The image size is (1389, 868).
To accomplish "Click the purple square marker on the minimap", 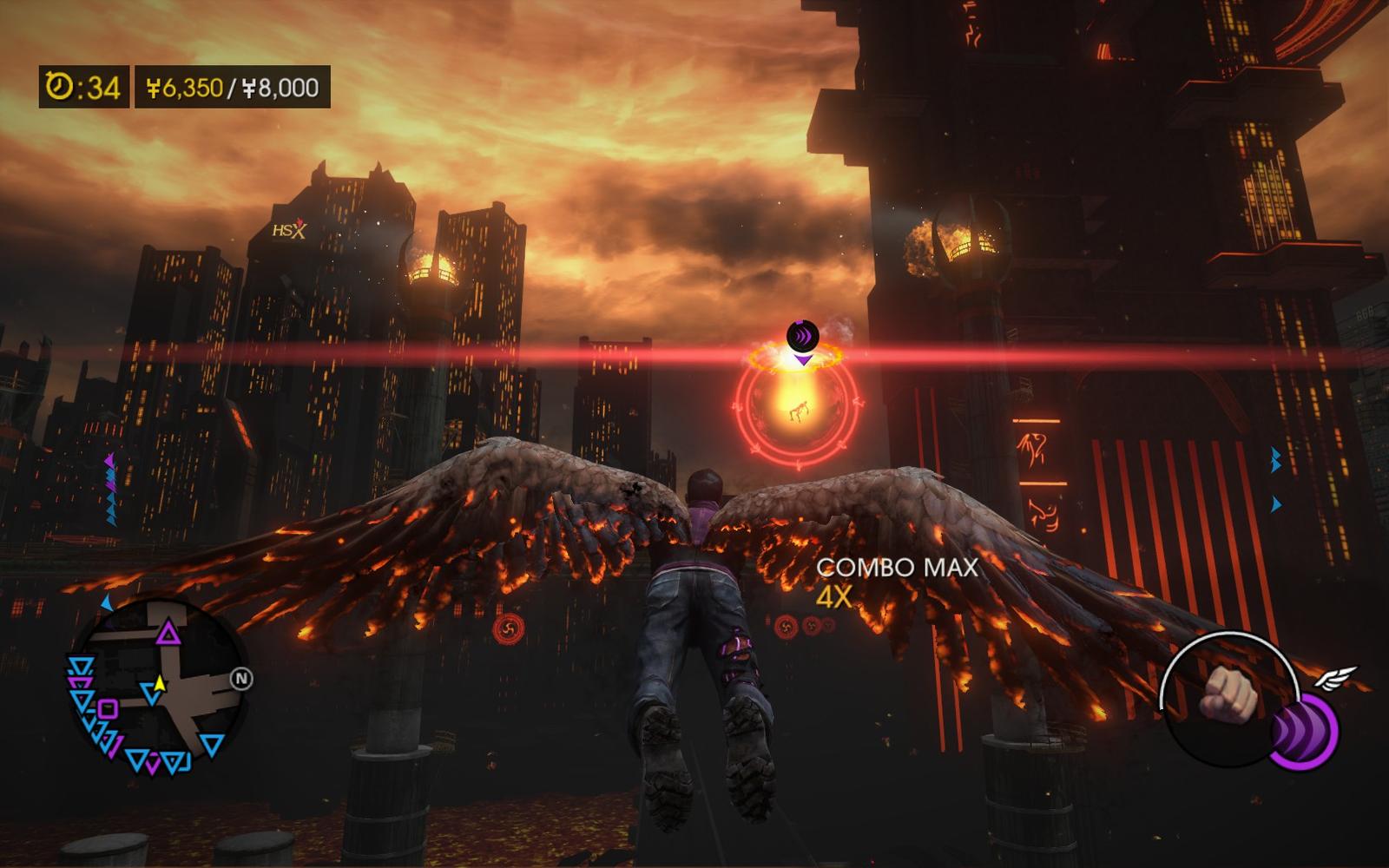I will [108, 710].
